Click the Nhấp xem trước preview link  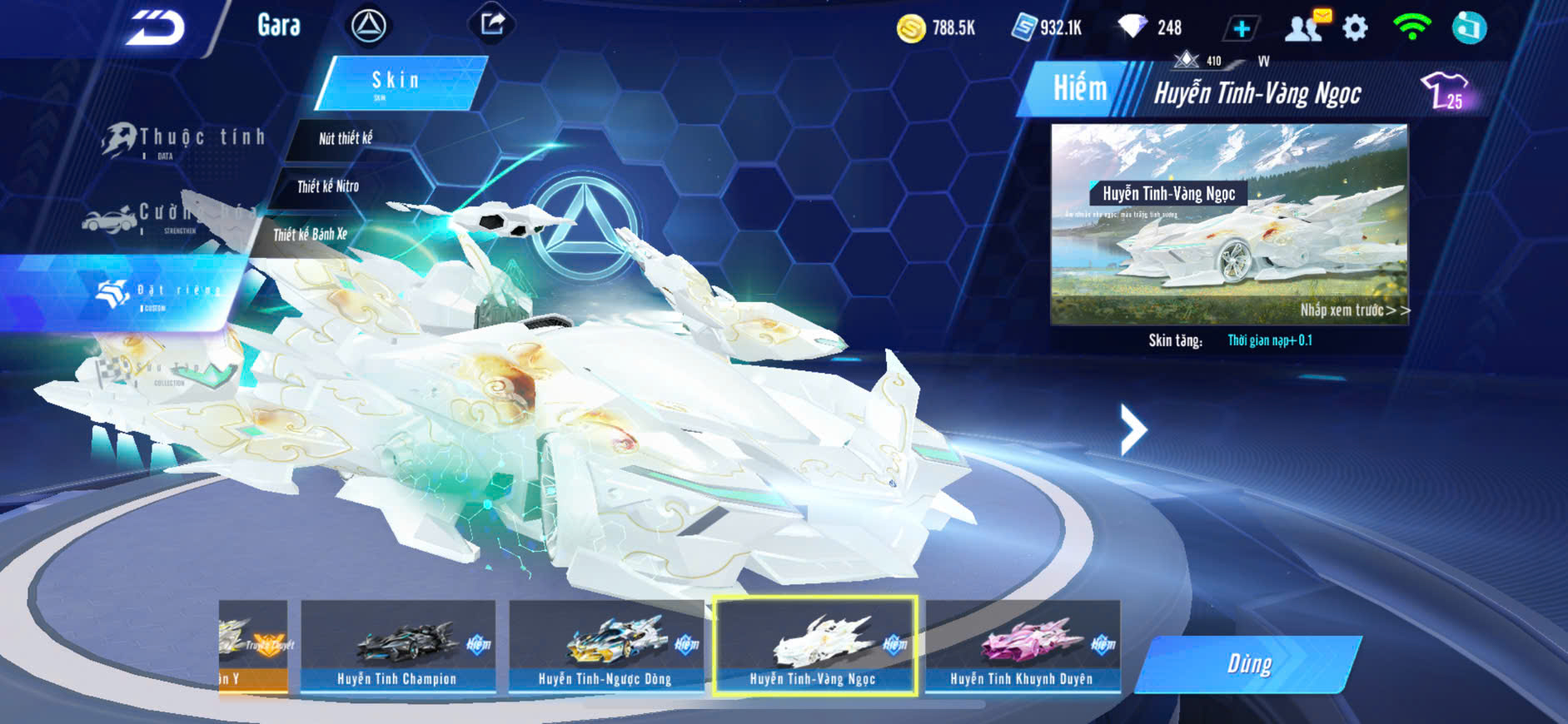click(x=1354, y=310)
